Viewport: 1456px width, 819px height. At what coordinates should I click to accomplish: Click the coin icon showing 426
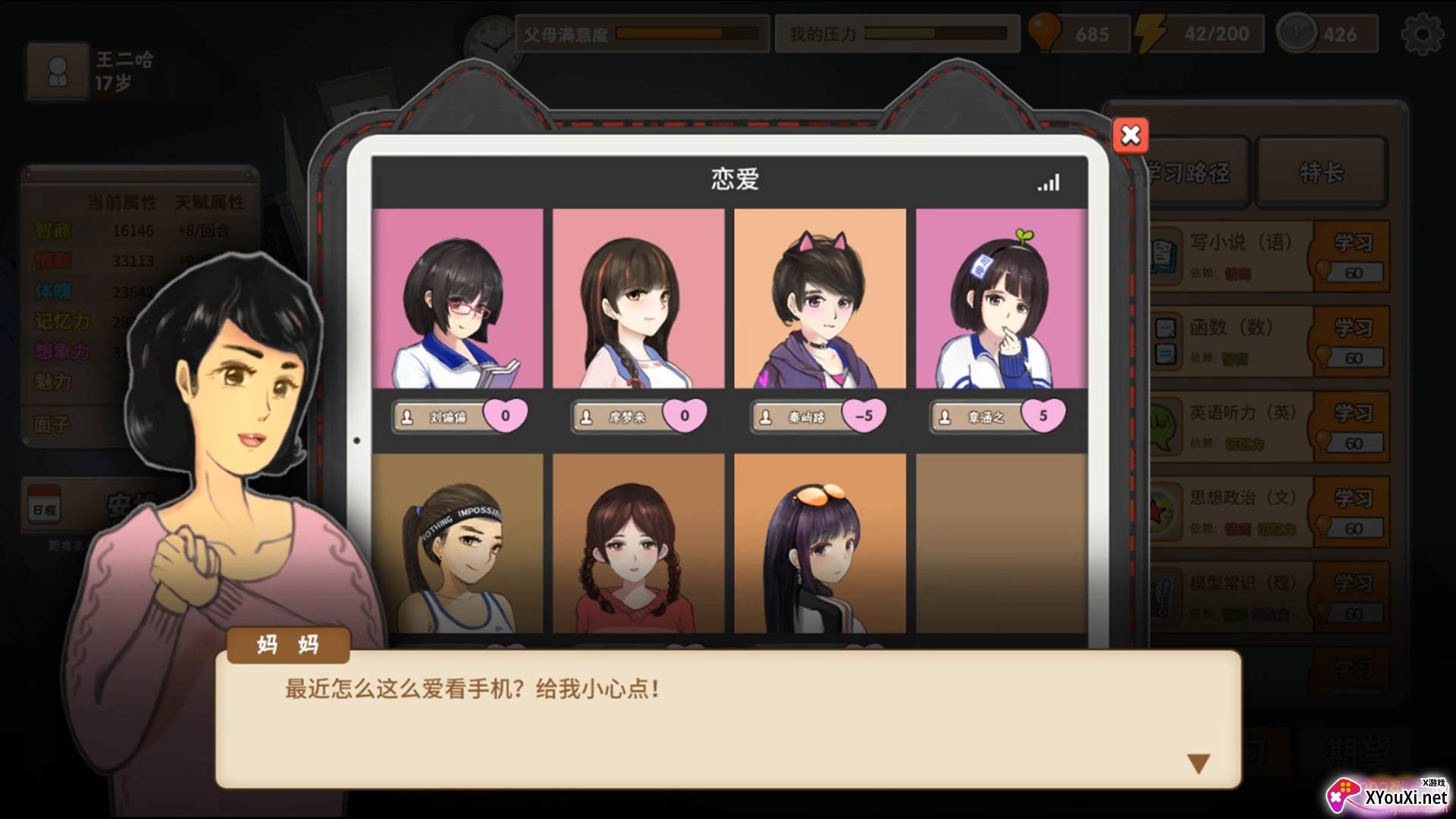click(1298, 33)
